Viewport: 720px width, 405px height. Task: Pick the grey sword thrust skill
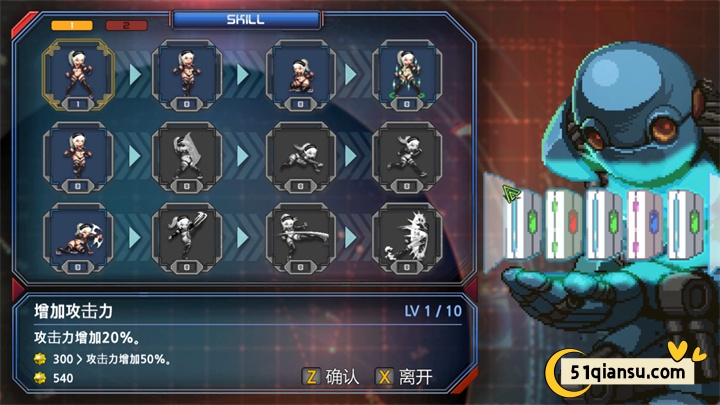(297, 238)
